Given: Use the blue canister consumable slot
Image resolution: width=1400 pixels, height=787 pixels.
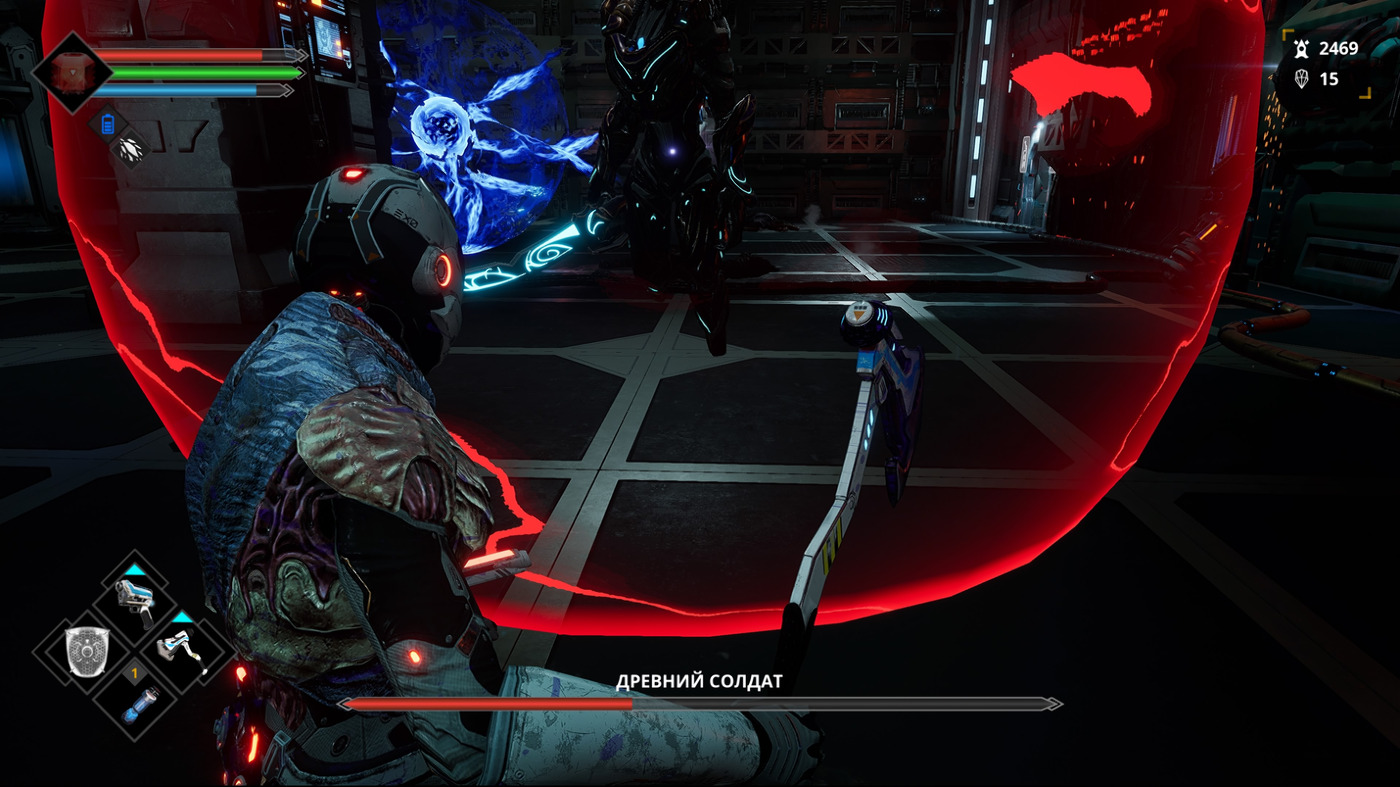Looking at the screenshot, I should pos(135,702).
